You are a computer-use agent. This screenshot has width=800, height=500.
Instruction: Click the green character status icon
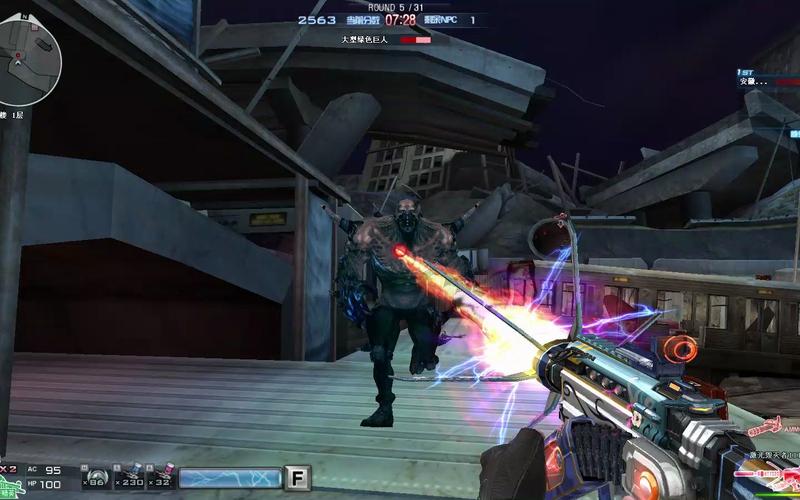[x=12, y=484]
